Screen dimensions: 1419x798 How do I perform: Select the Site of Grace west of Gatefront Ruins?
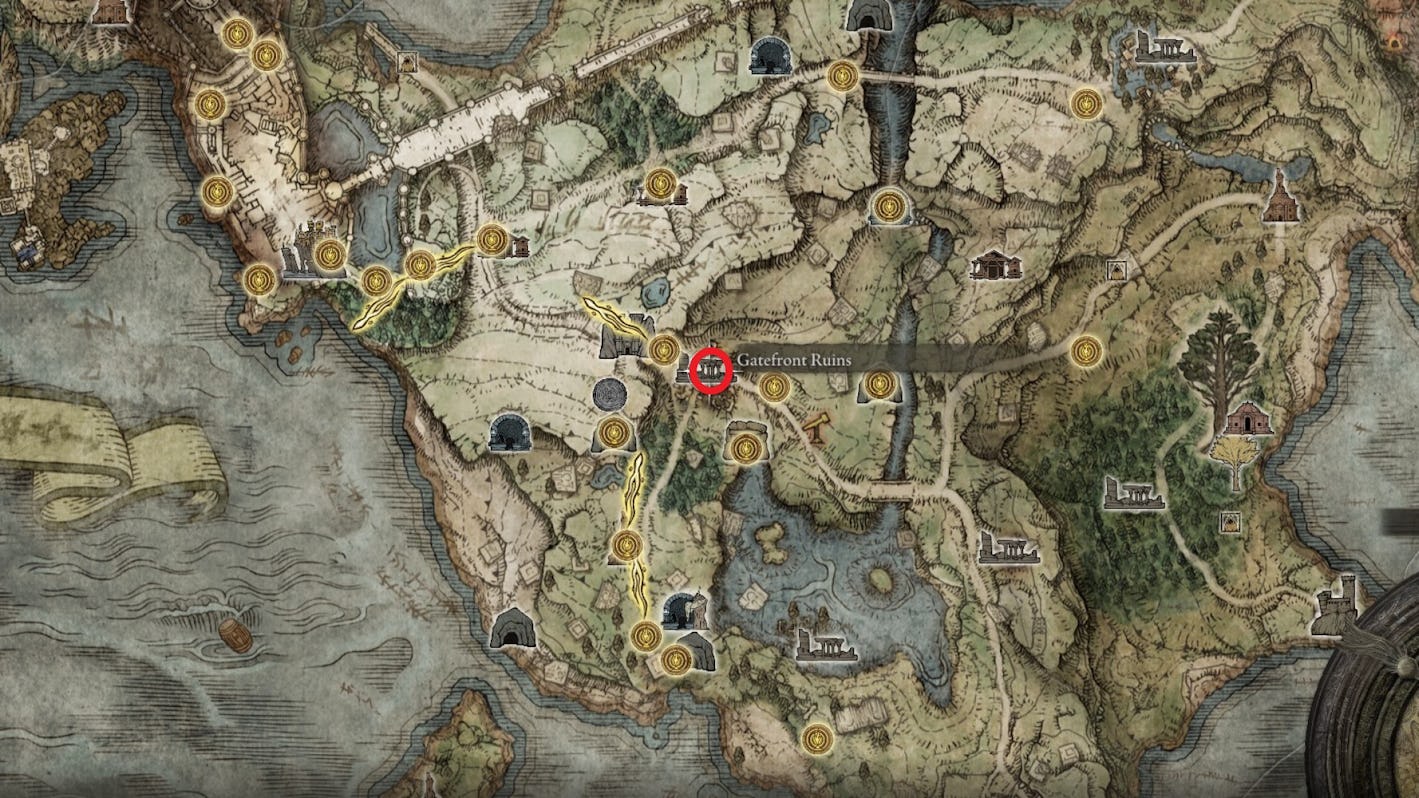point(662,349)
